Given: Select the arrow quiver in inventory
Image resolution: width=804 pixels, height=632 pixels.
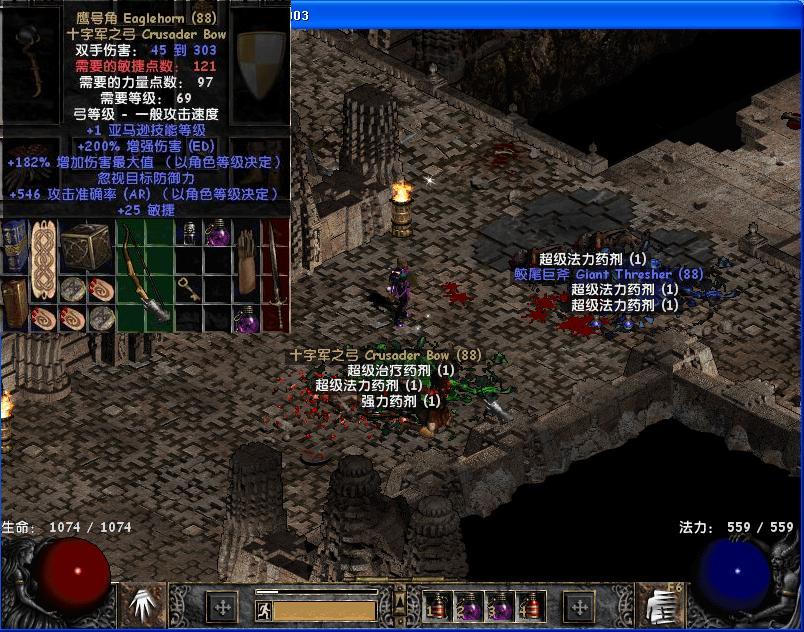Looking at the screenshot, I should pos(247,260).
